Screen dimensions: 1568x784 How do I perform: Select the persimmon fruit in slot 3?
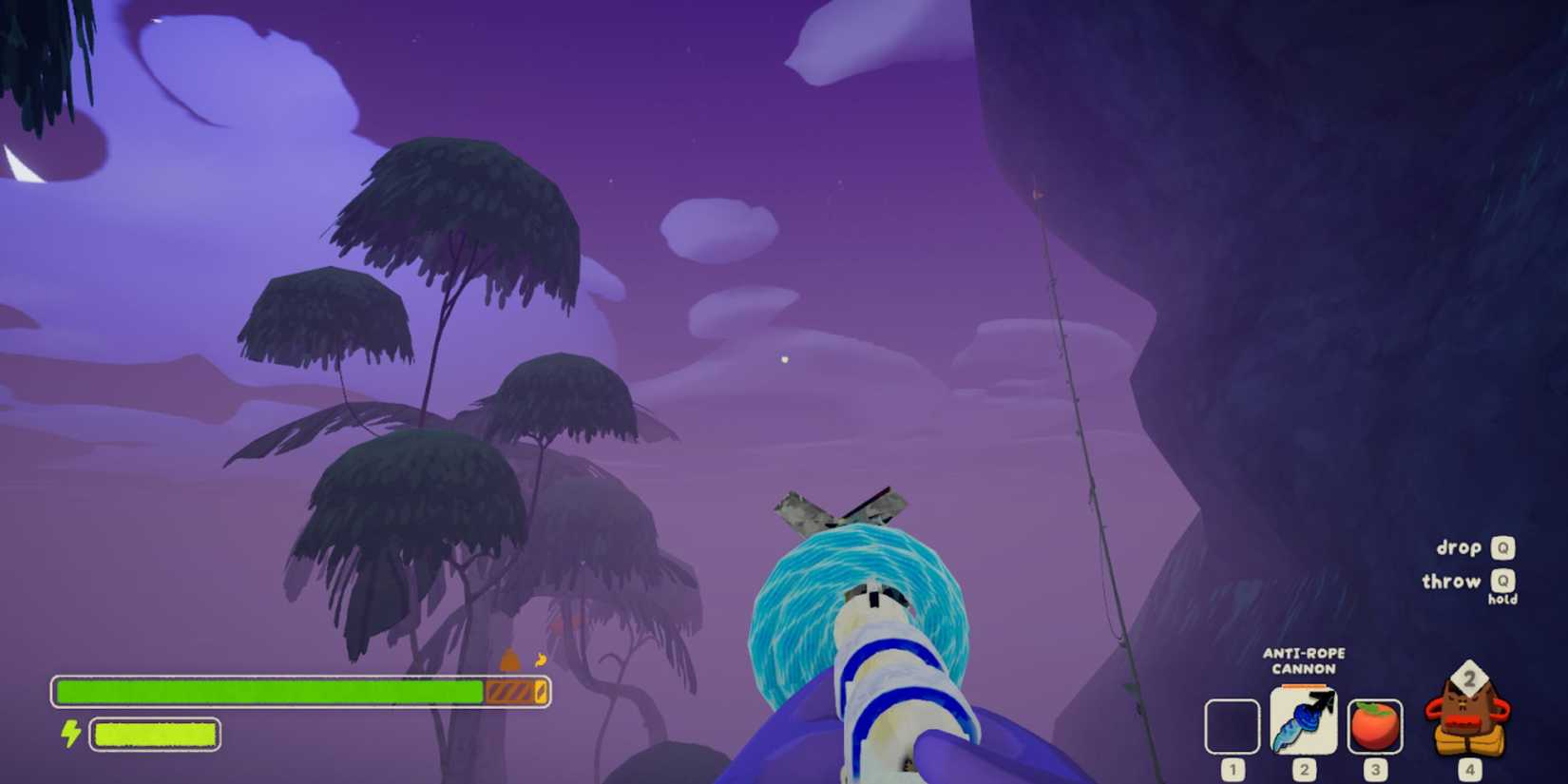[1374, 725]
